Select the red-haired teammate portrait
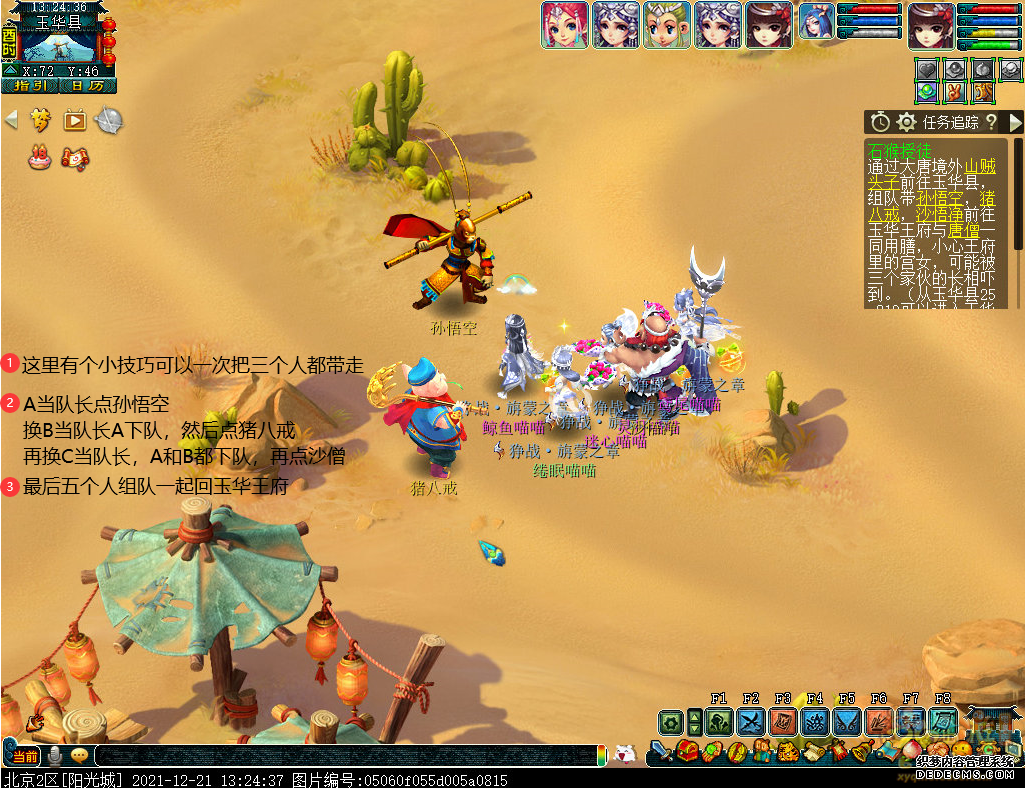The width and height of the screenshot is (1025, 789). tap(565, 25)
